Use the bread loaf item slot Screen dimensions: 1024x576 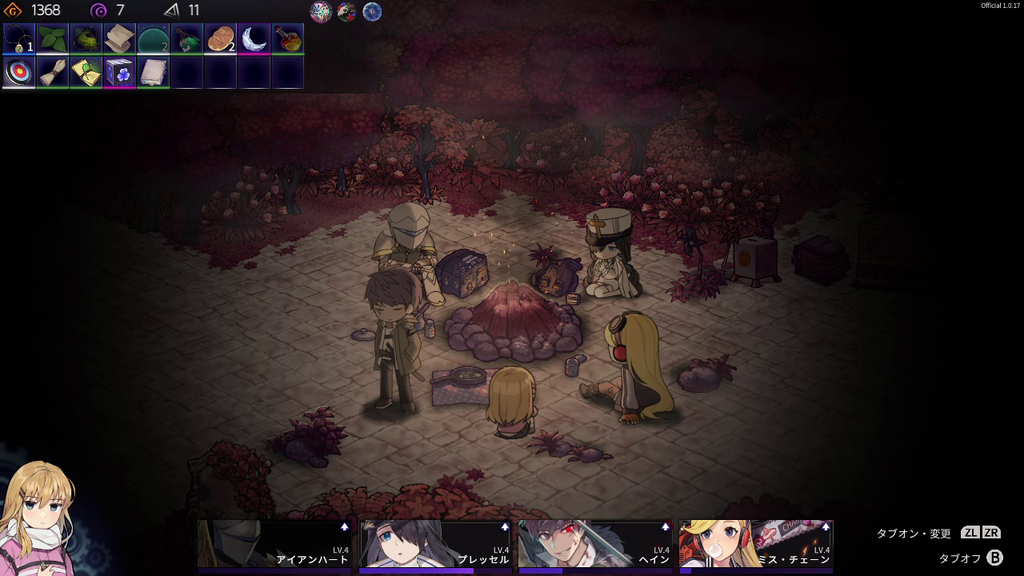coord(220,39)
